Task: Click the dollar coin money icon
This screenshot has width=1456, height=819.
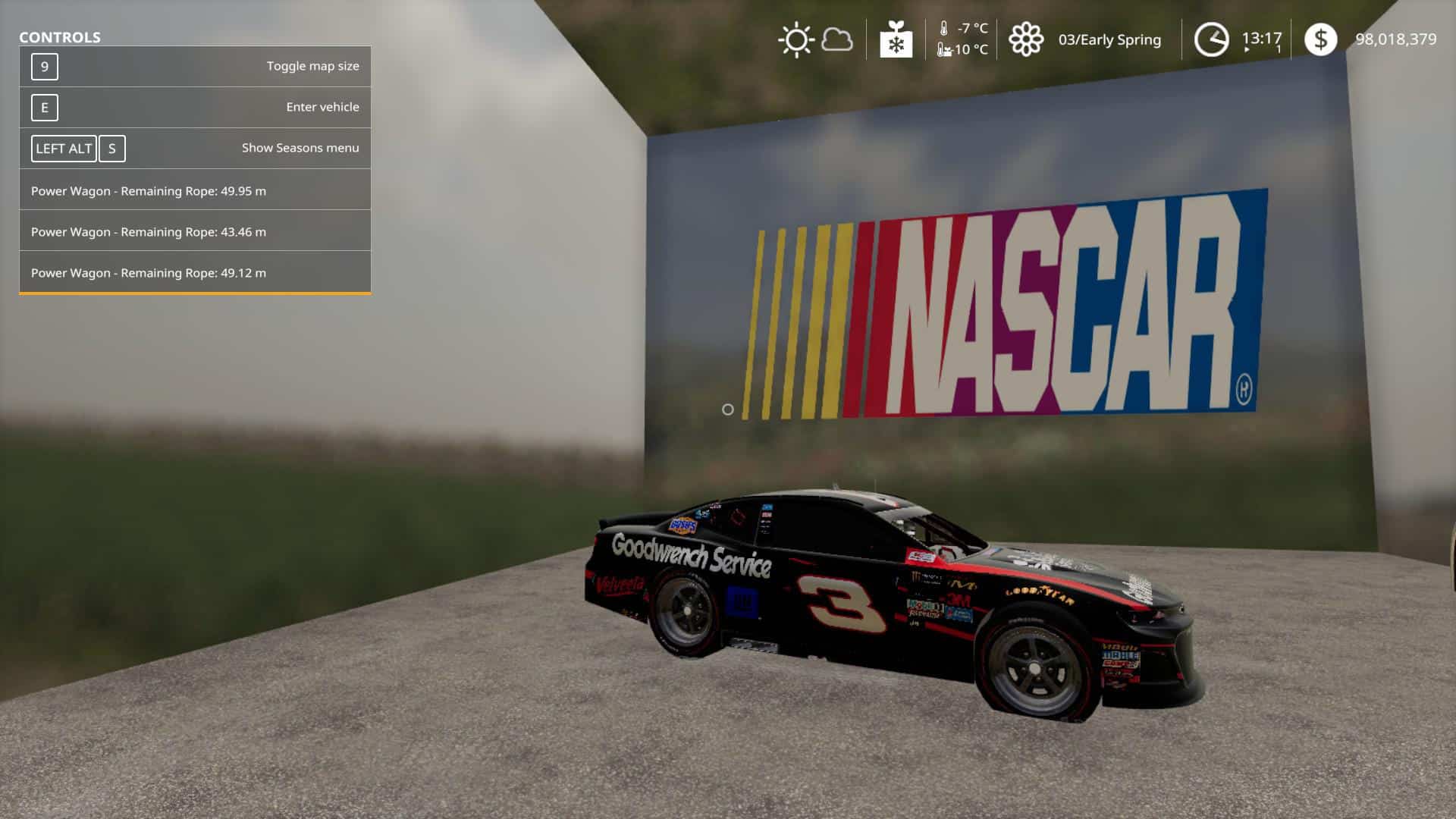Action: pyautogui.click(x=1323, y=39)
